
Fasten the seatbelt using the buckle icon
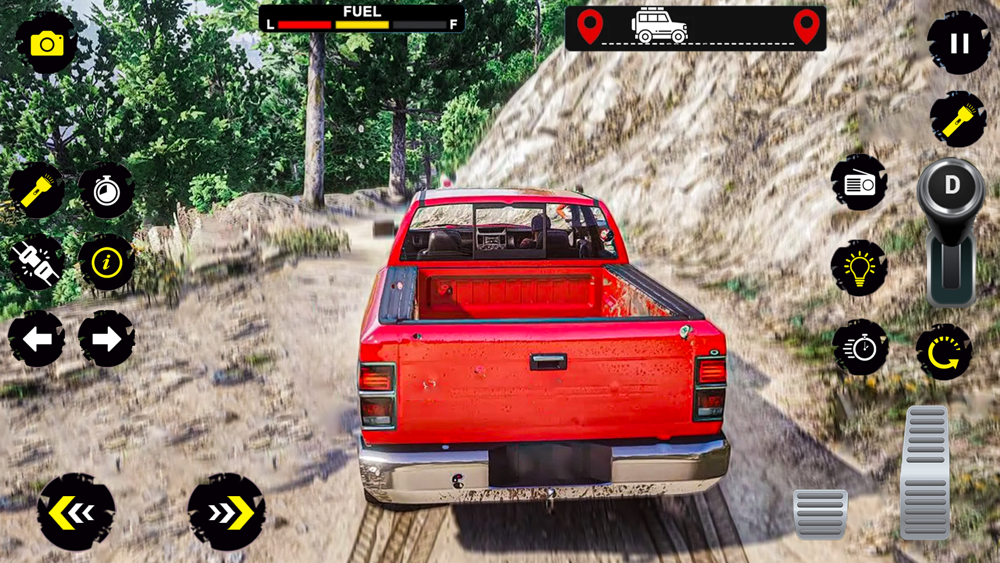tap(36, 263)
